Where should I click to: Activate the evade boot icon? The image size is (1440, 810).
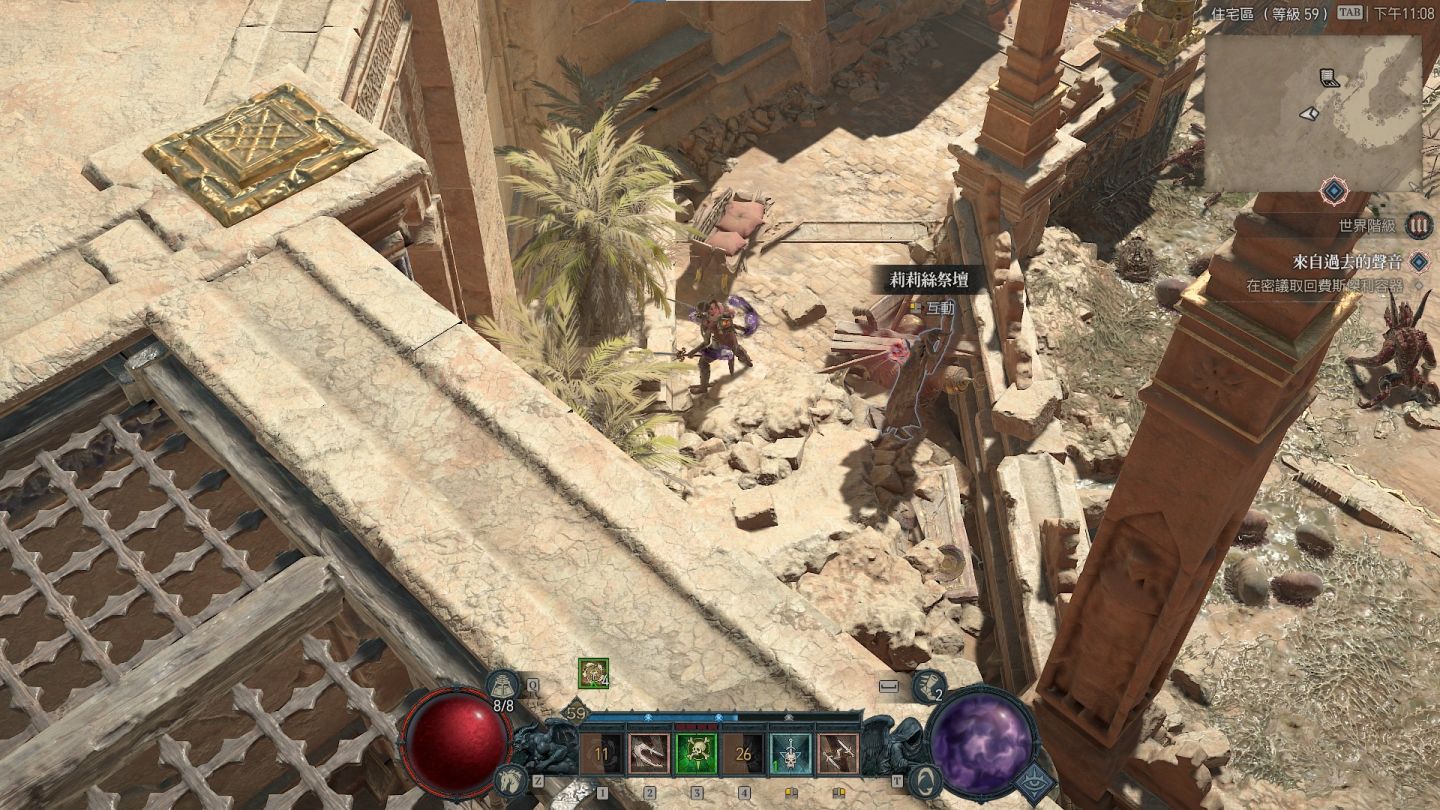point(928,686)
